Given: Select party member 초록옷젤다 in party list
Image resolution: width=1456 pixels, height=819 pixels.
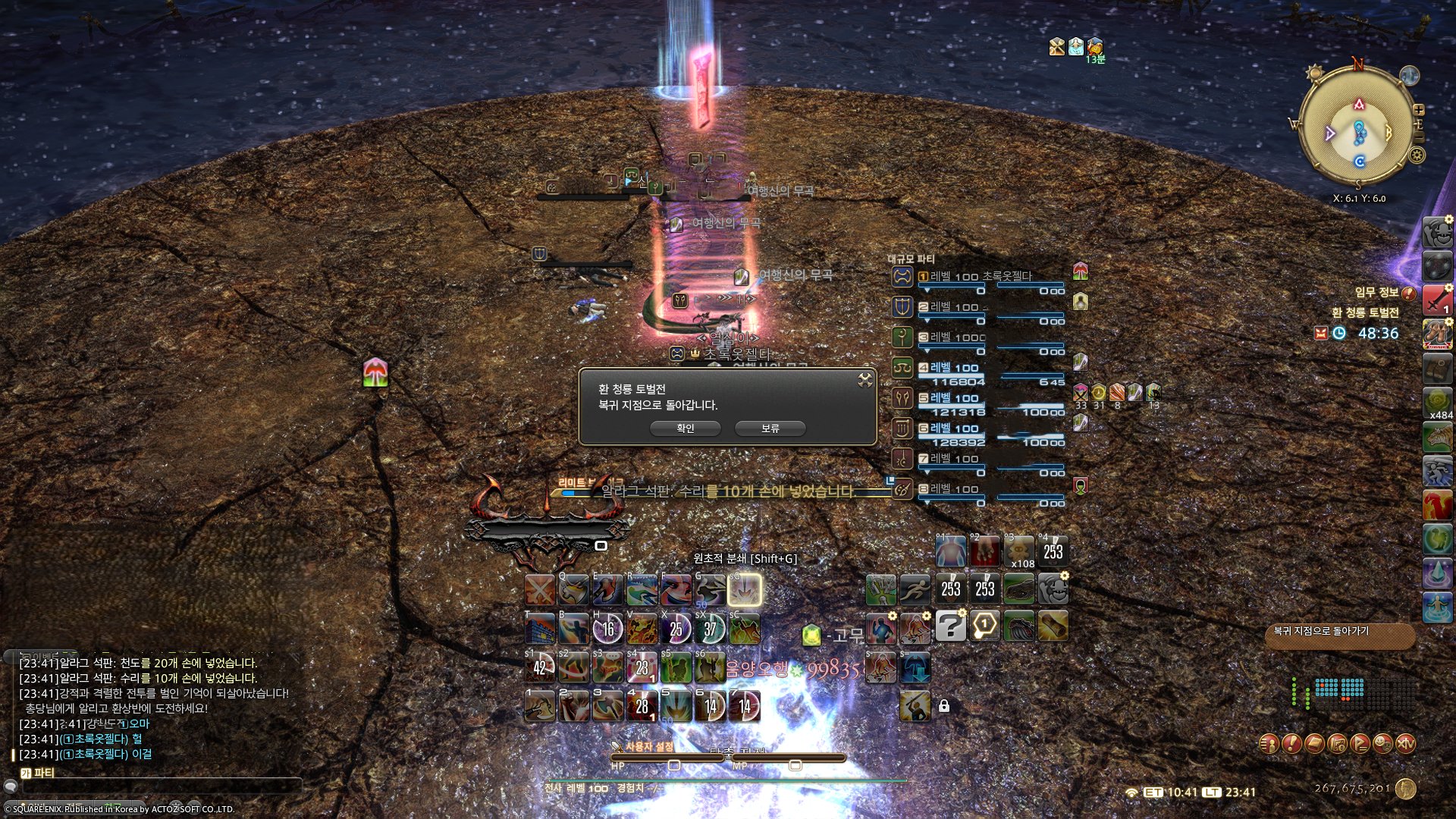Looking at the screenshot, I should 986,278.
